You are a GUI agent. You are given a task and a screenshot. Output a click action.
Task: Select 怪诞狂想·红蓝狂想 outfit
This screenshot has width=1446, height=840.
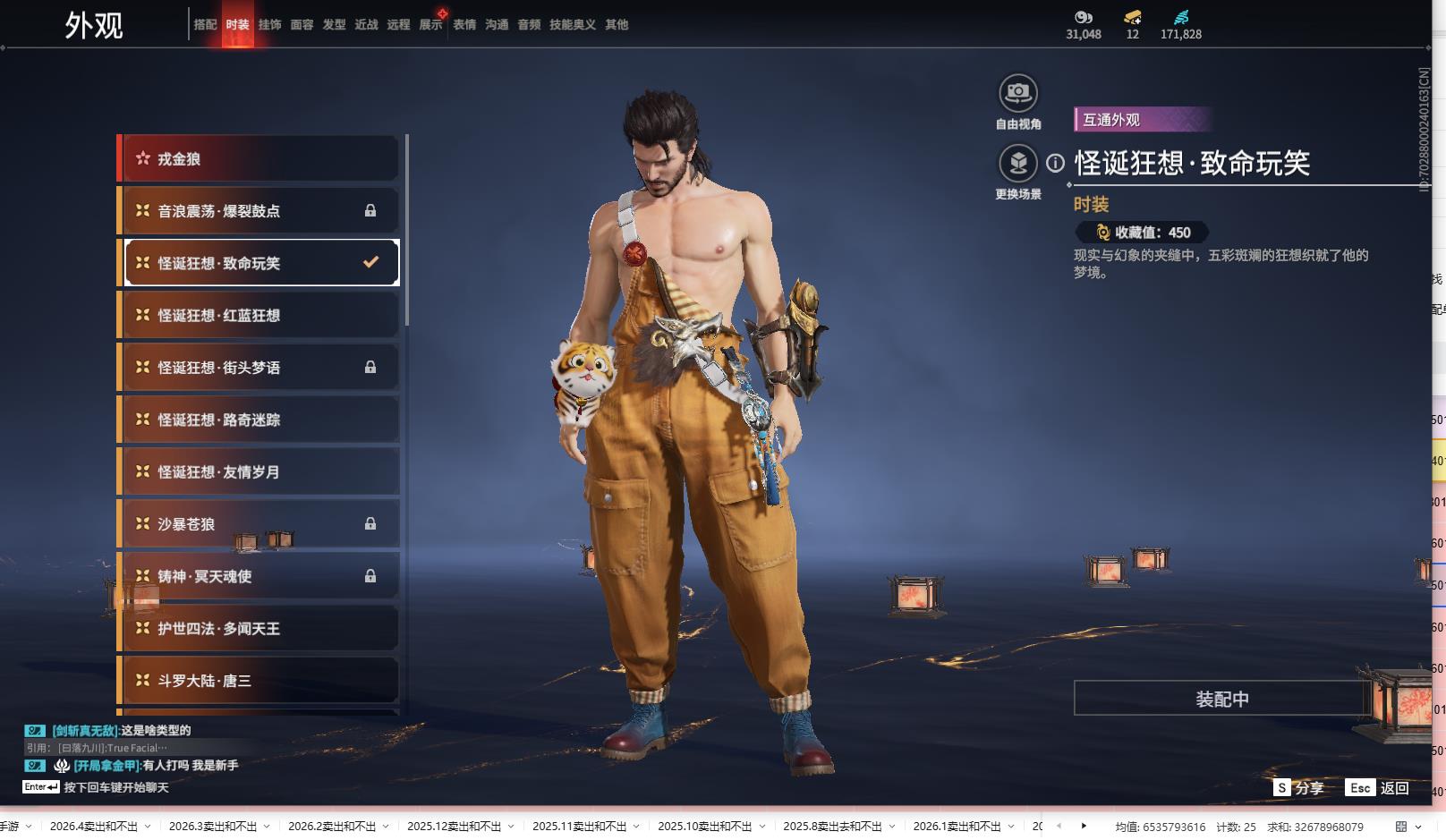pos(259,316)
